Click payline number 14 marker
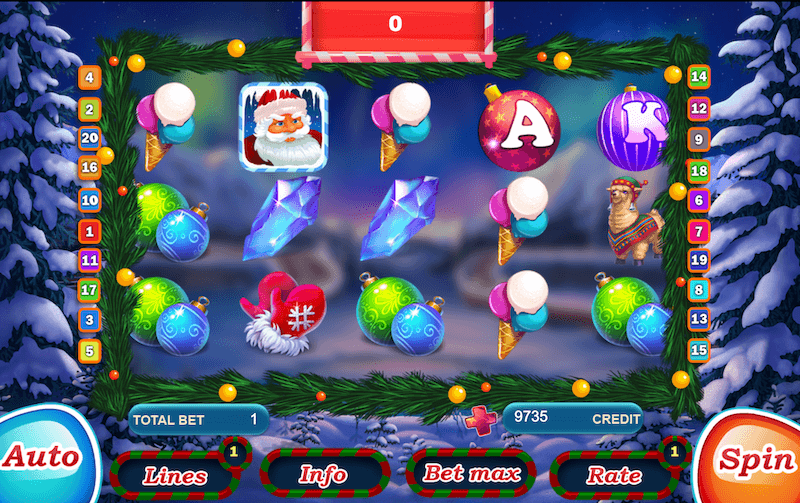Viewport: 800px width, 503px height. click(x=699, y=76)
